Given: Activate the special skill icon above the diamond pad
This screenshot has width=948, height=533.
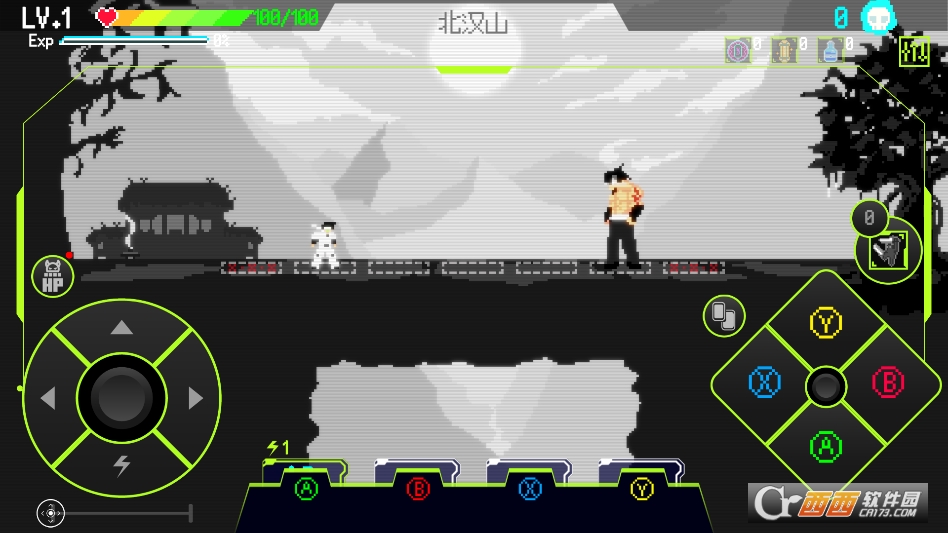Looking at the screenshot, I should tap(886, 250).
